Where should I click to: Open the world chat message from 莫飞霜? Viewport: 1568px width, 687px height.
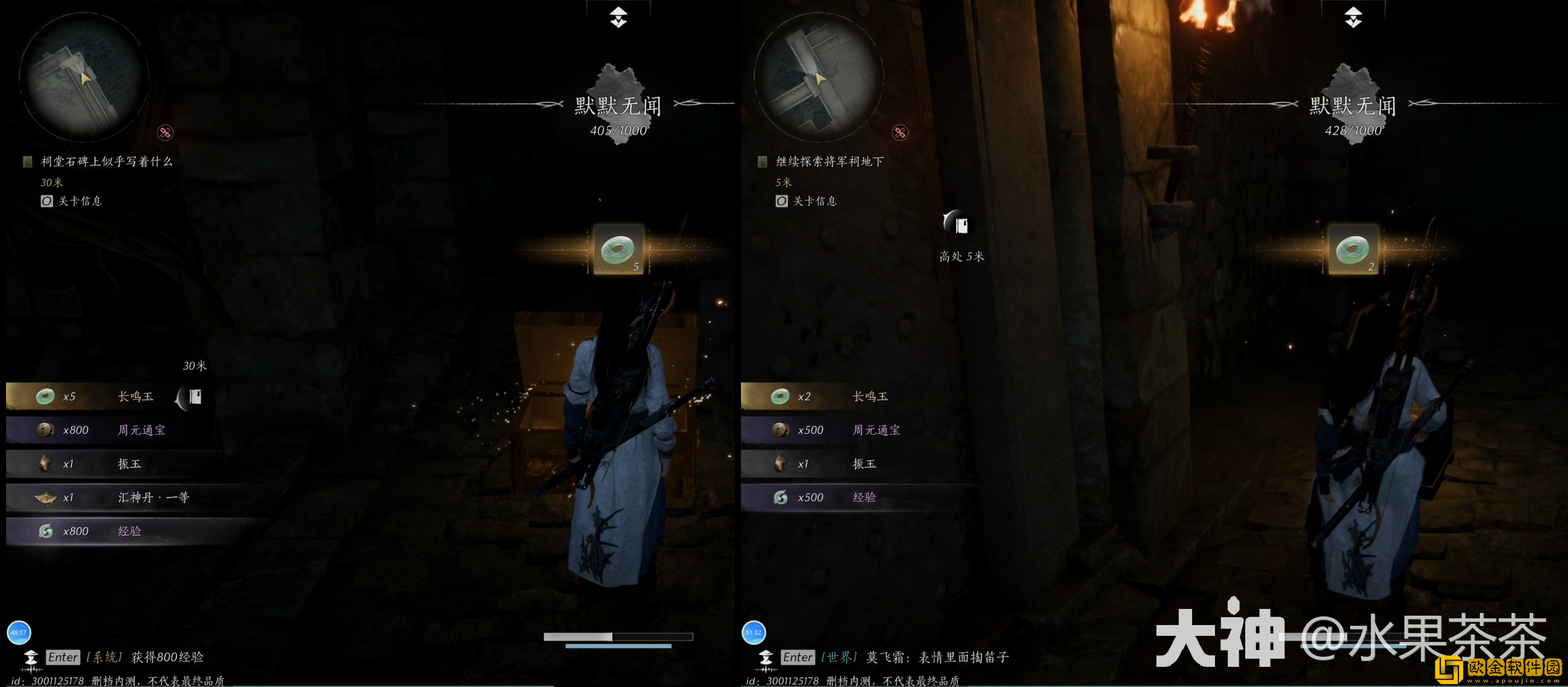pyautogui.click(x=937, y=657)
